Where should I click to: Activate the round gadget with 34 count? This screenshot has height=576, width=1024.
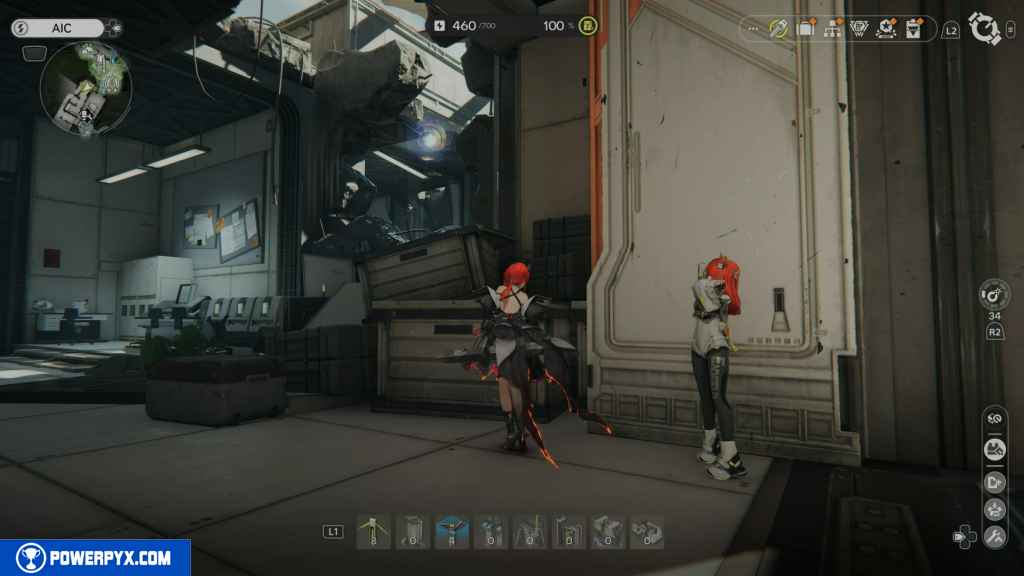[x=995, y=295]
